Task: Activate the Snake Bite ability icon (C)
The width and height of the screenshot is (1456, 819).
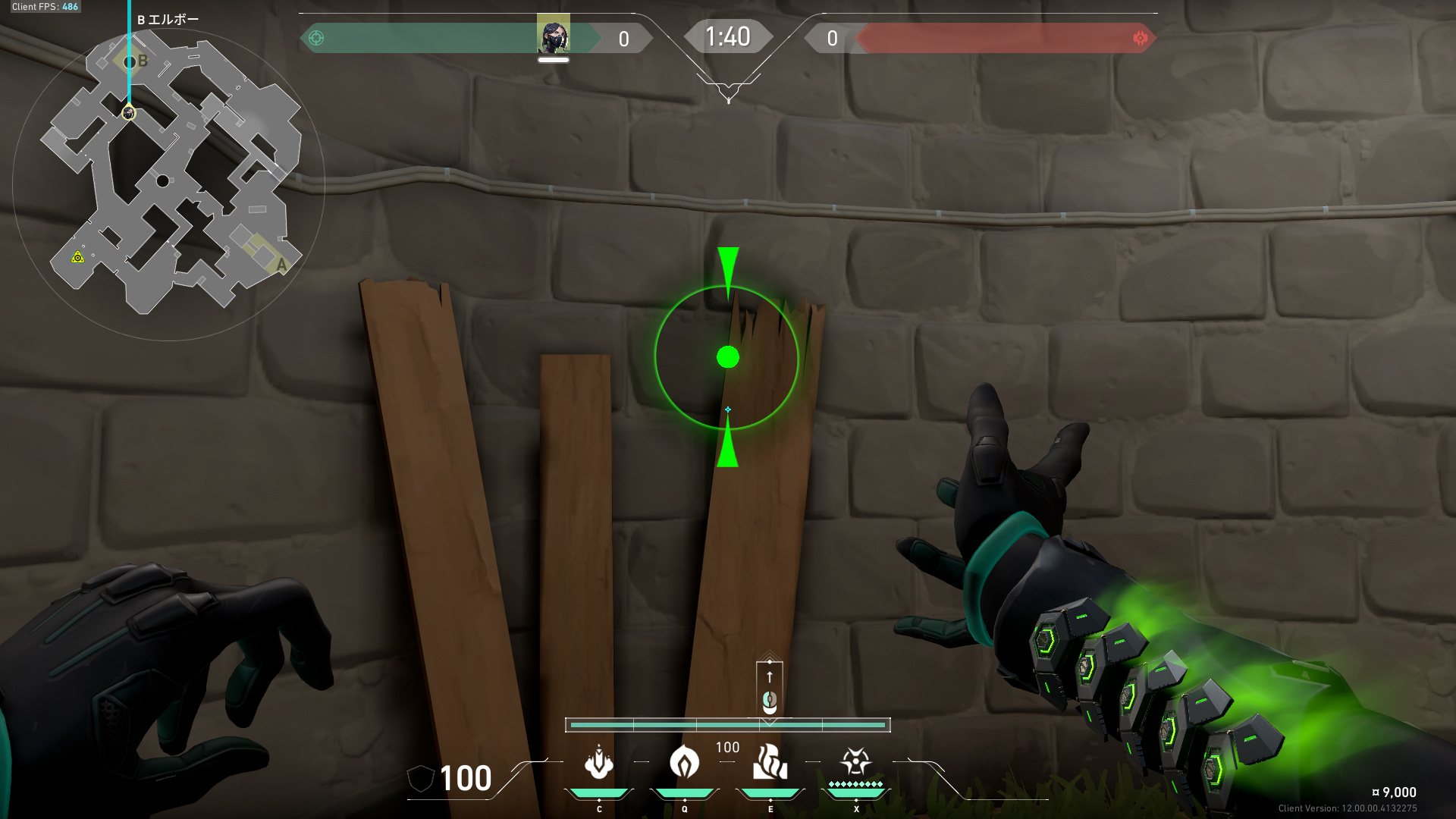Action: click(599, 763)
